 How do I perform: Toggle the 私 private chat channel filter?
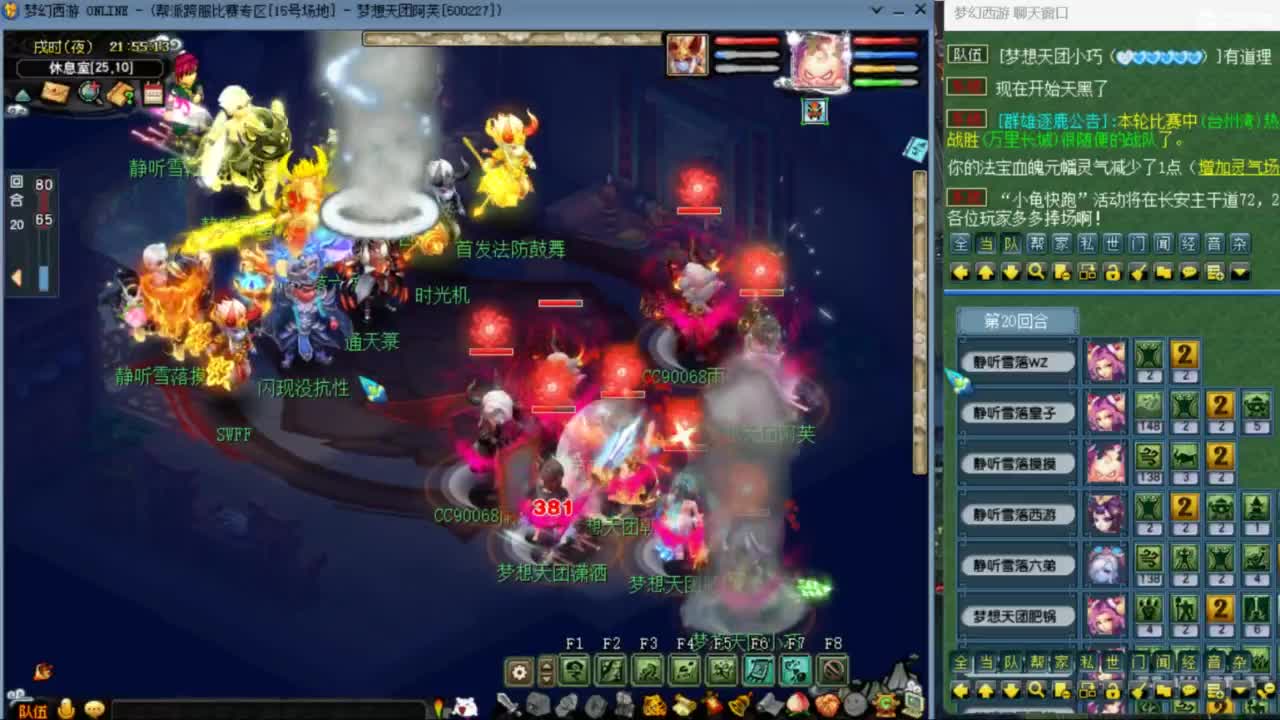(1085, 242)
